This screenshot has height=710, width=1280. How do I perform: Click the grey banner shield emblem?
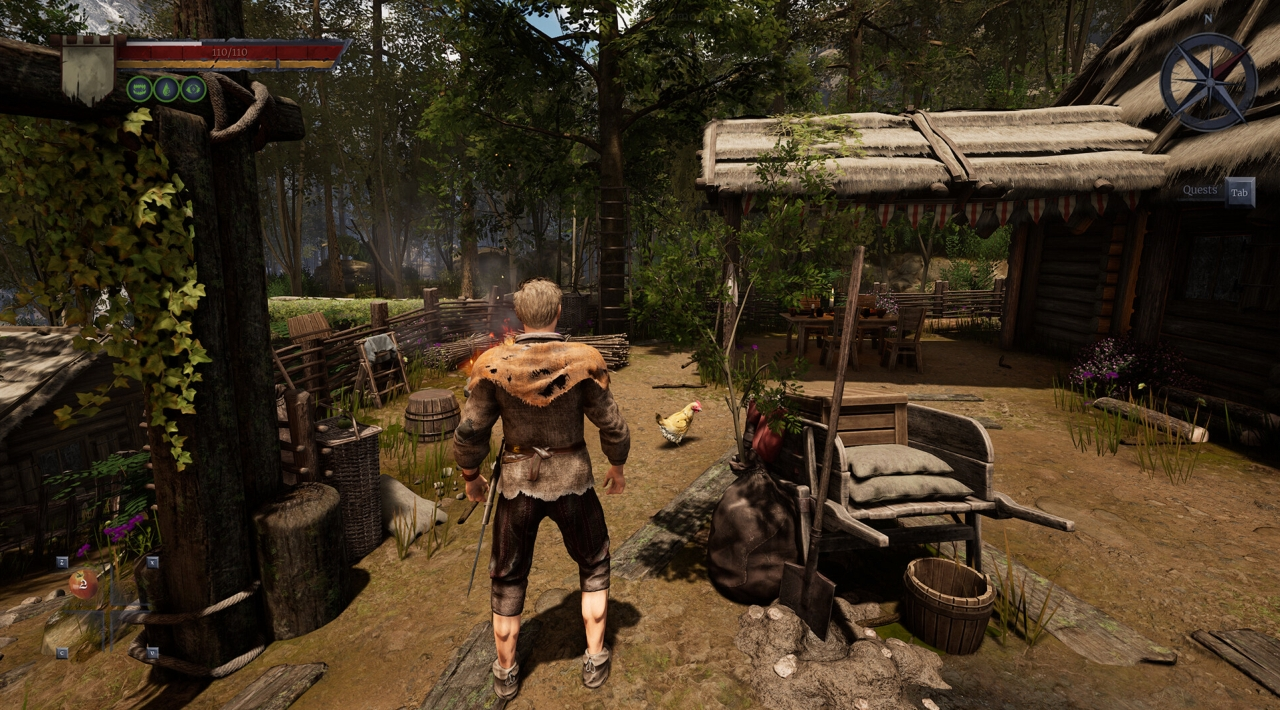coord(88,69)
